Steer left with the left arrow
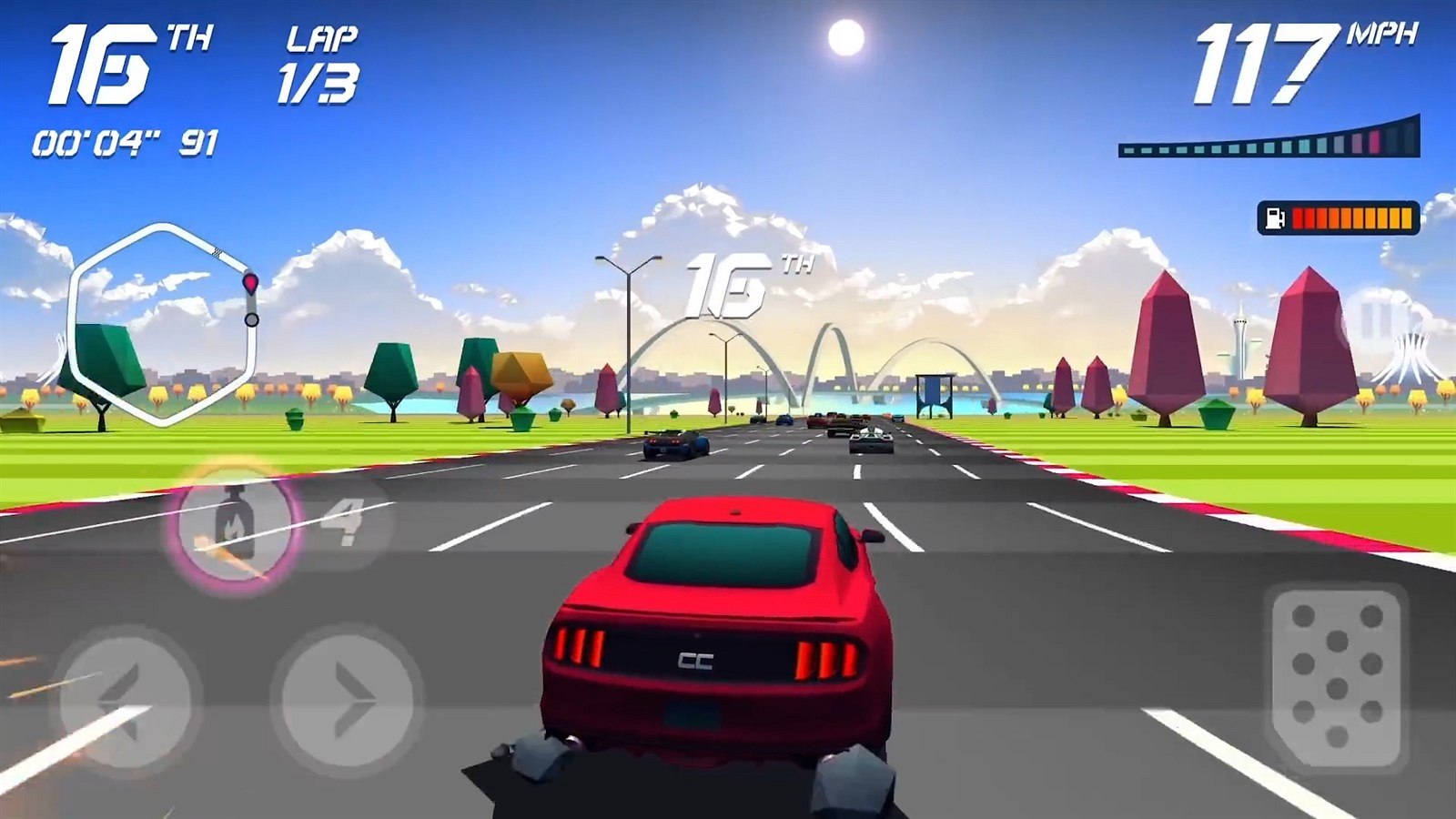The height and width of the screenshot is (819, 1456). 124,701
